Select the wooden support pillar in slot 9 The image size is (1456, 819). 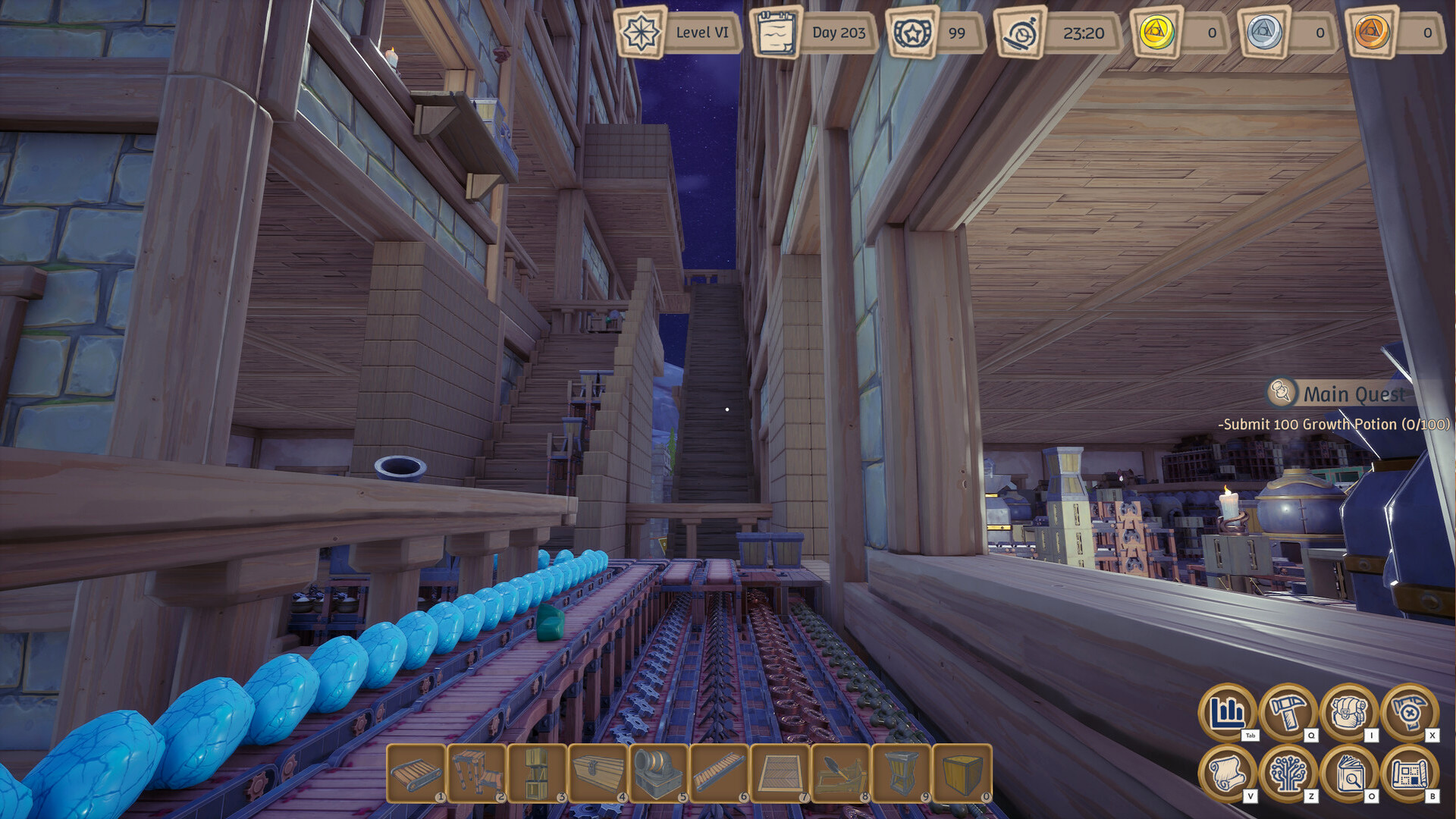(x=901, y=773)
